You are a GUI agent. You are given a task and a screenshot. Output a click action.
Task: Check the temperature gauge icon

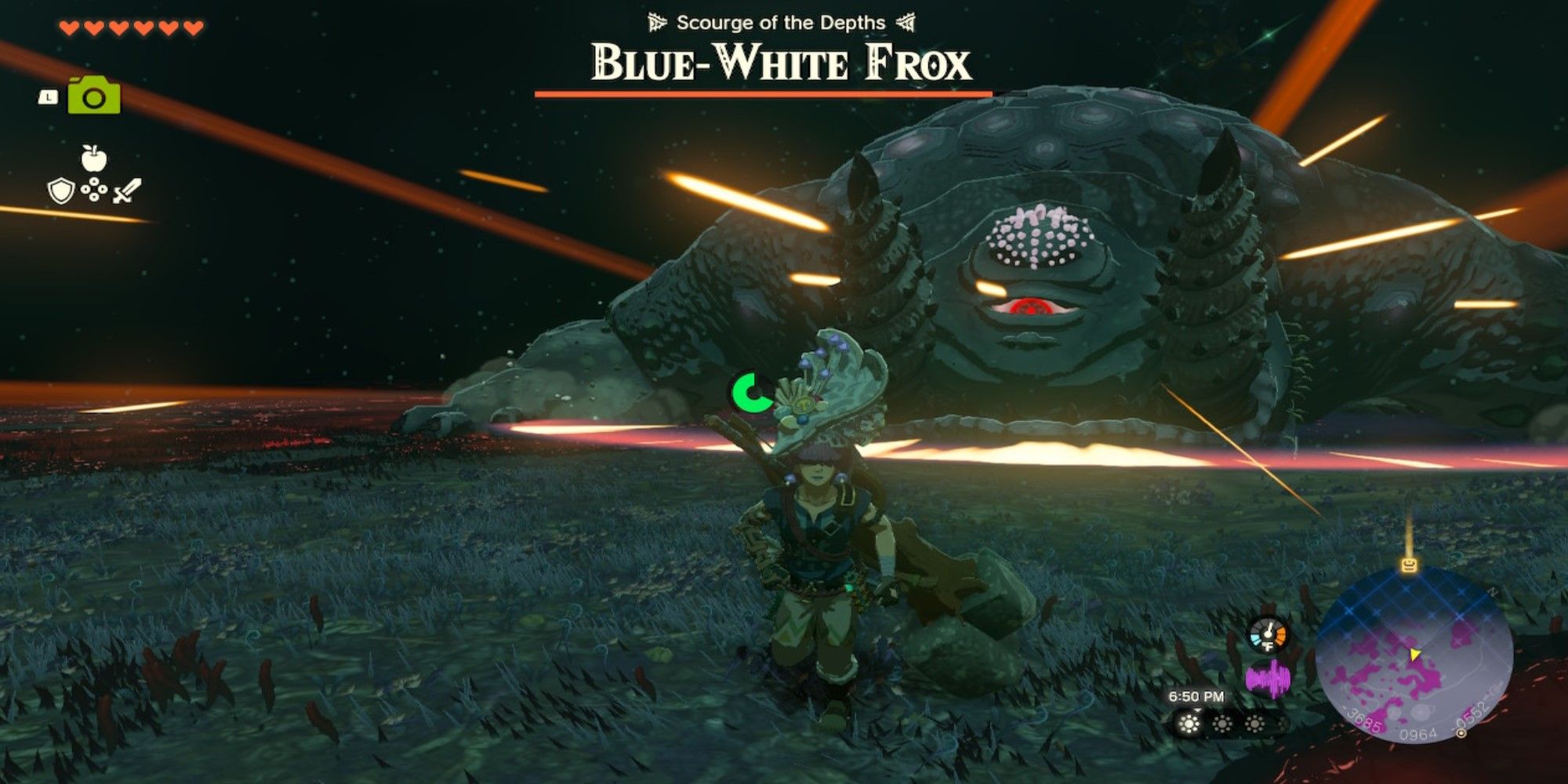[x=1268, y=634]
